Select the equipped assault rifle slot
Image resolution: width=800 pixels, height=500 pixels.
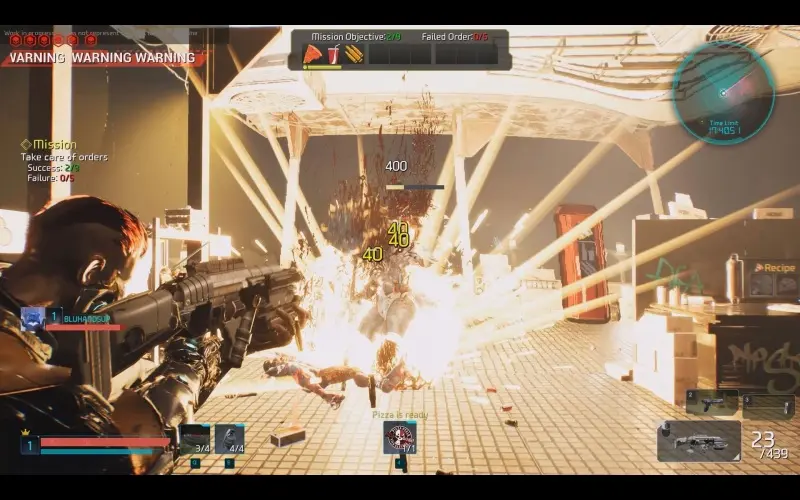(x=699, y=441)
